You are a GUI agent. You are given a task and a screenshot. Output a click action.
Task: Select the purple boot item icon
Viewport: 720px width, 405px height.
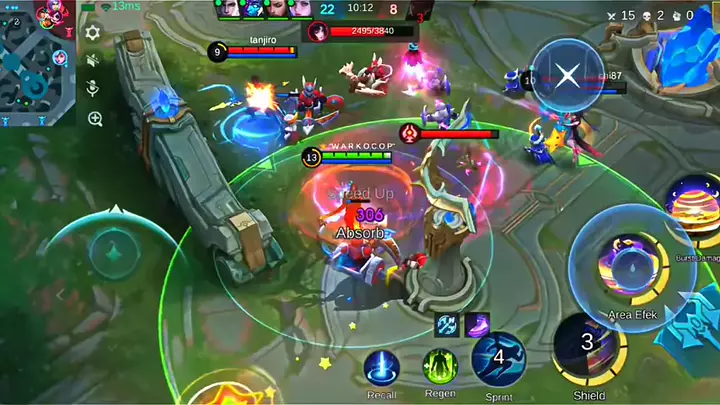tap(477, 325)
